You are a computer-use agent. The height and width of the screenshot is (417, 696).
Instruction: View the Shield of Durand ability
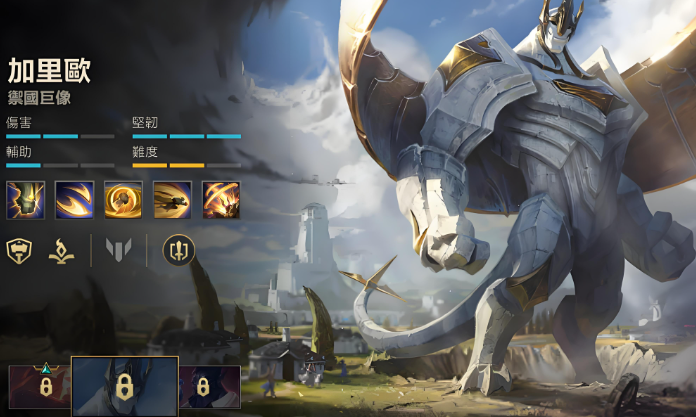pos(123,200)
